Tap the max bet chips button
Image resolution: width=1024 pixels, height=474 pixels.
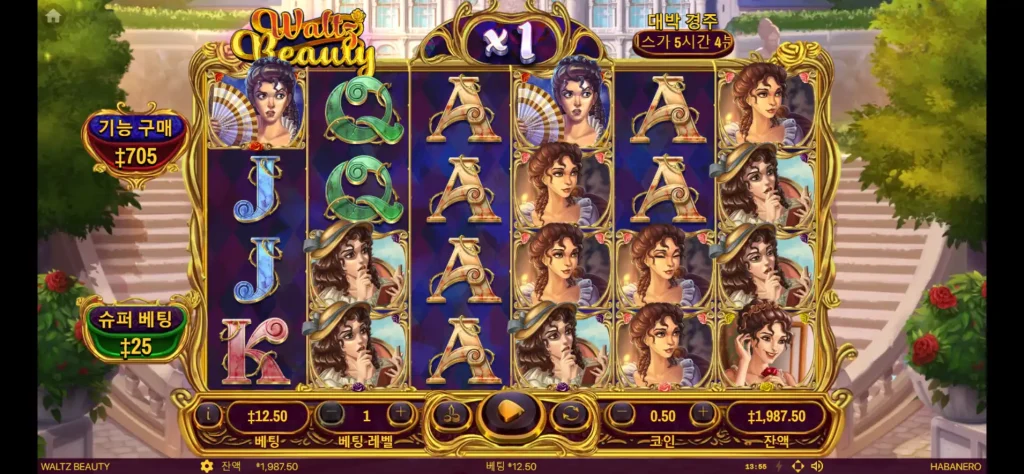click(x=451, y=414)
